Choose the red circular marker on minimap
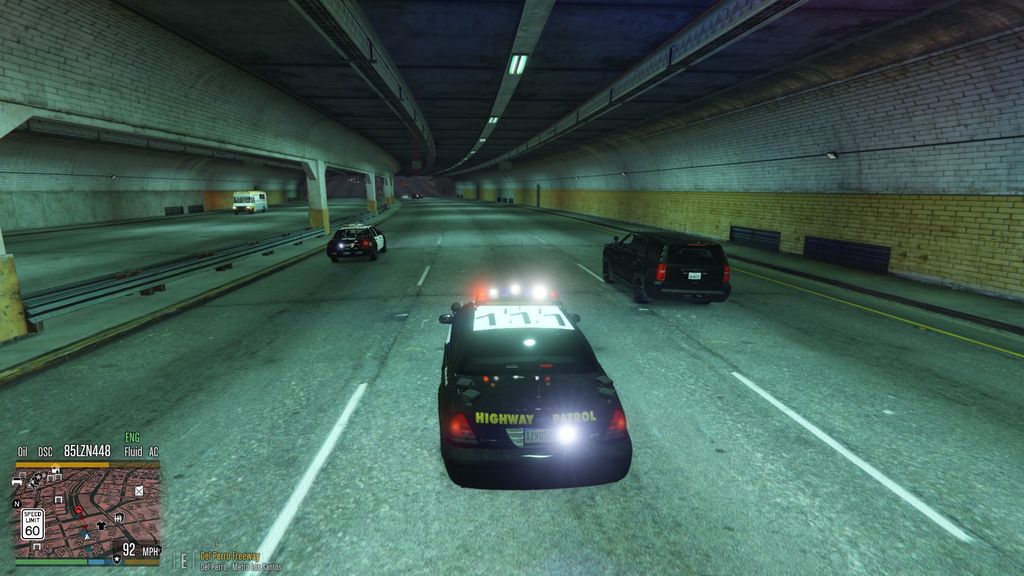This screenshot has width=1024, height=576. (x=78, y=510)
